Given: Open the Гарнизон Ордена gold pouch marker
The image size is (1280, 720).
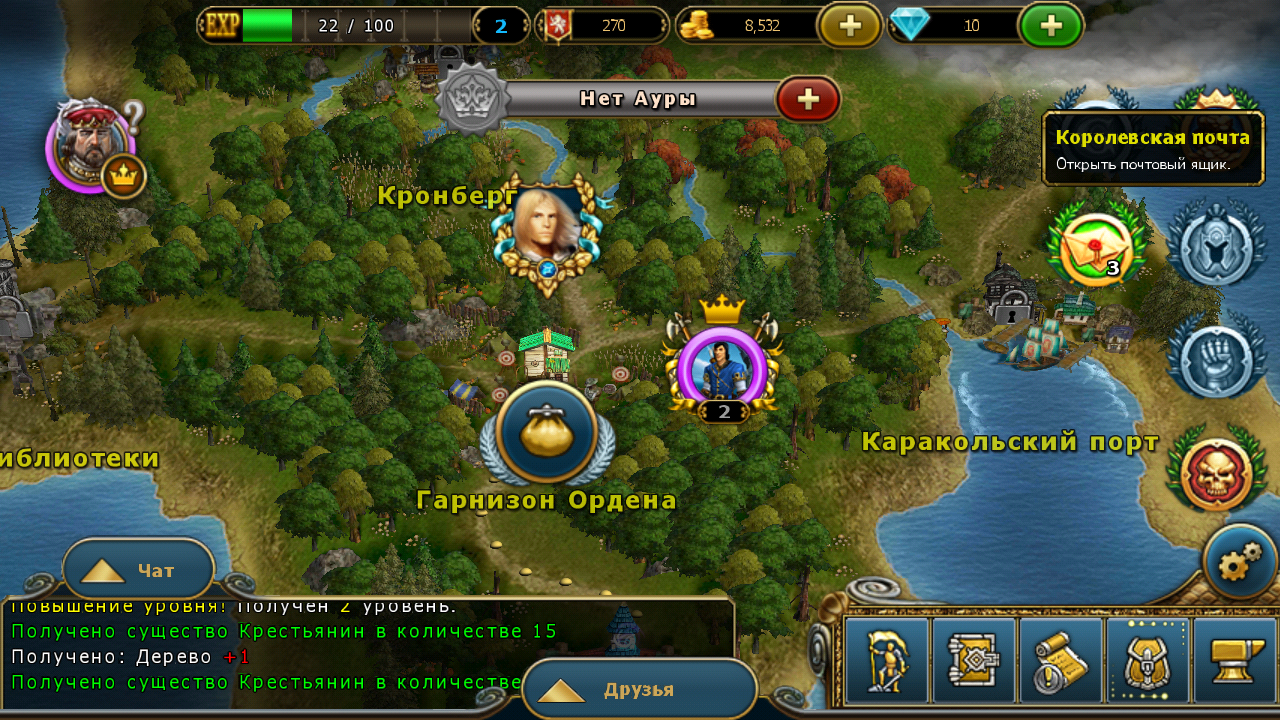Looking at the screenshot, I should click(546, 432).
